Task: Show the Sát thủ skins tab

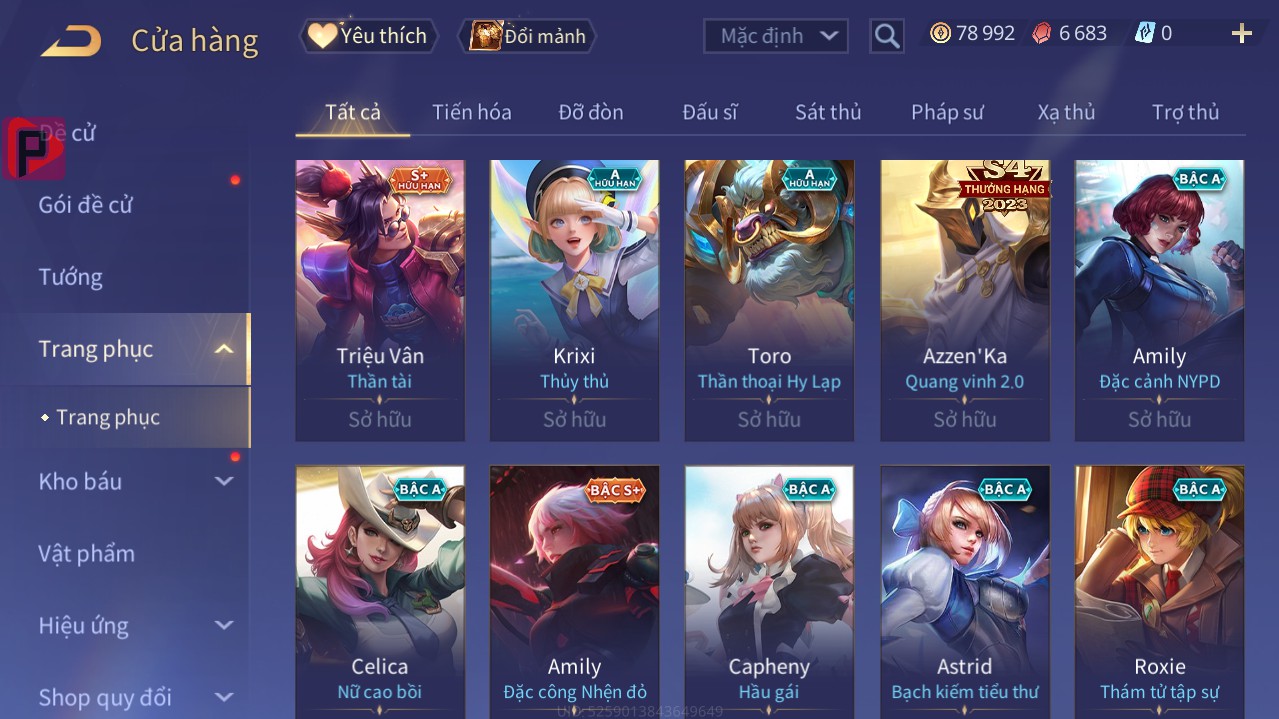Action: tap(827, 112)
